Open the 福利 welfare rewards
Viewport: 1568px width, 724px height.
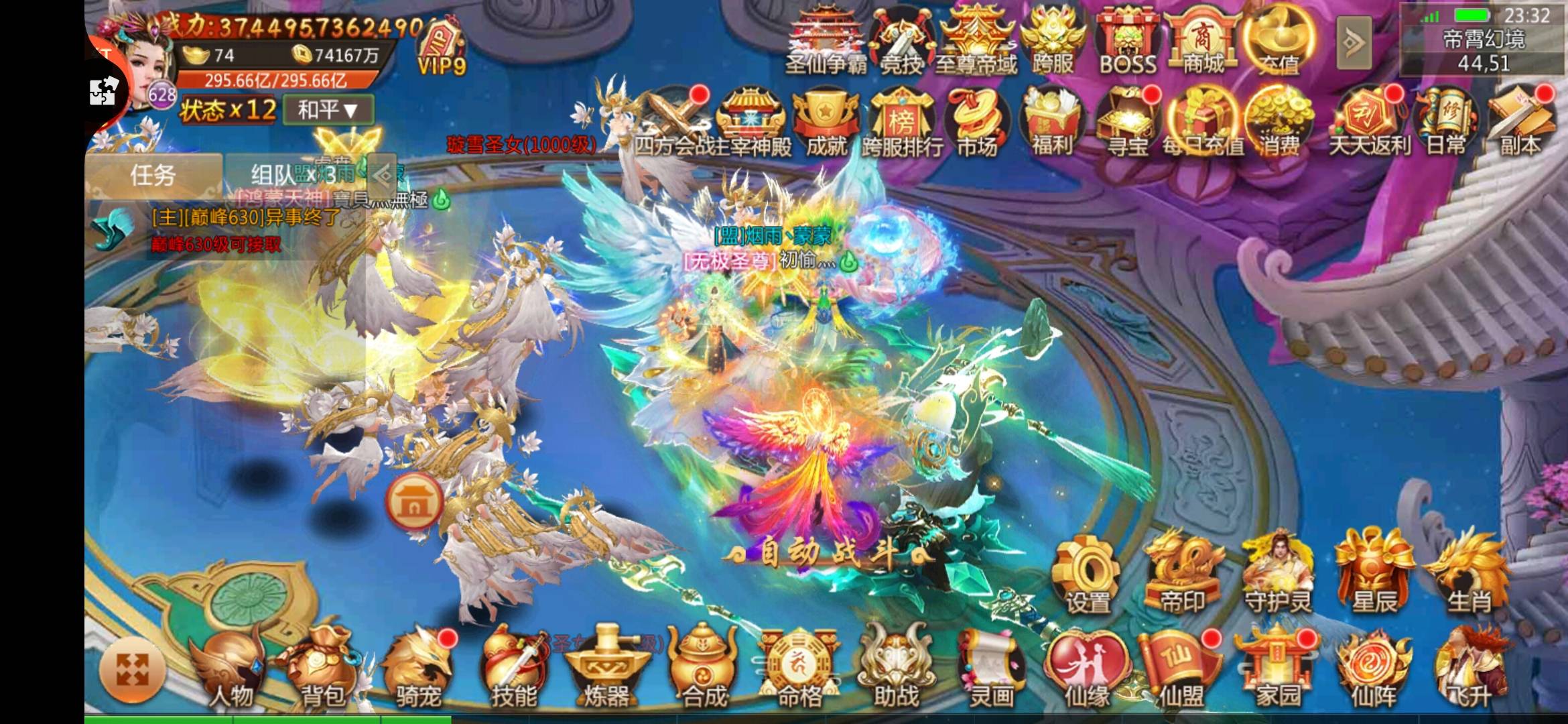[1051, 124]
